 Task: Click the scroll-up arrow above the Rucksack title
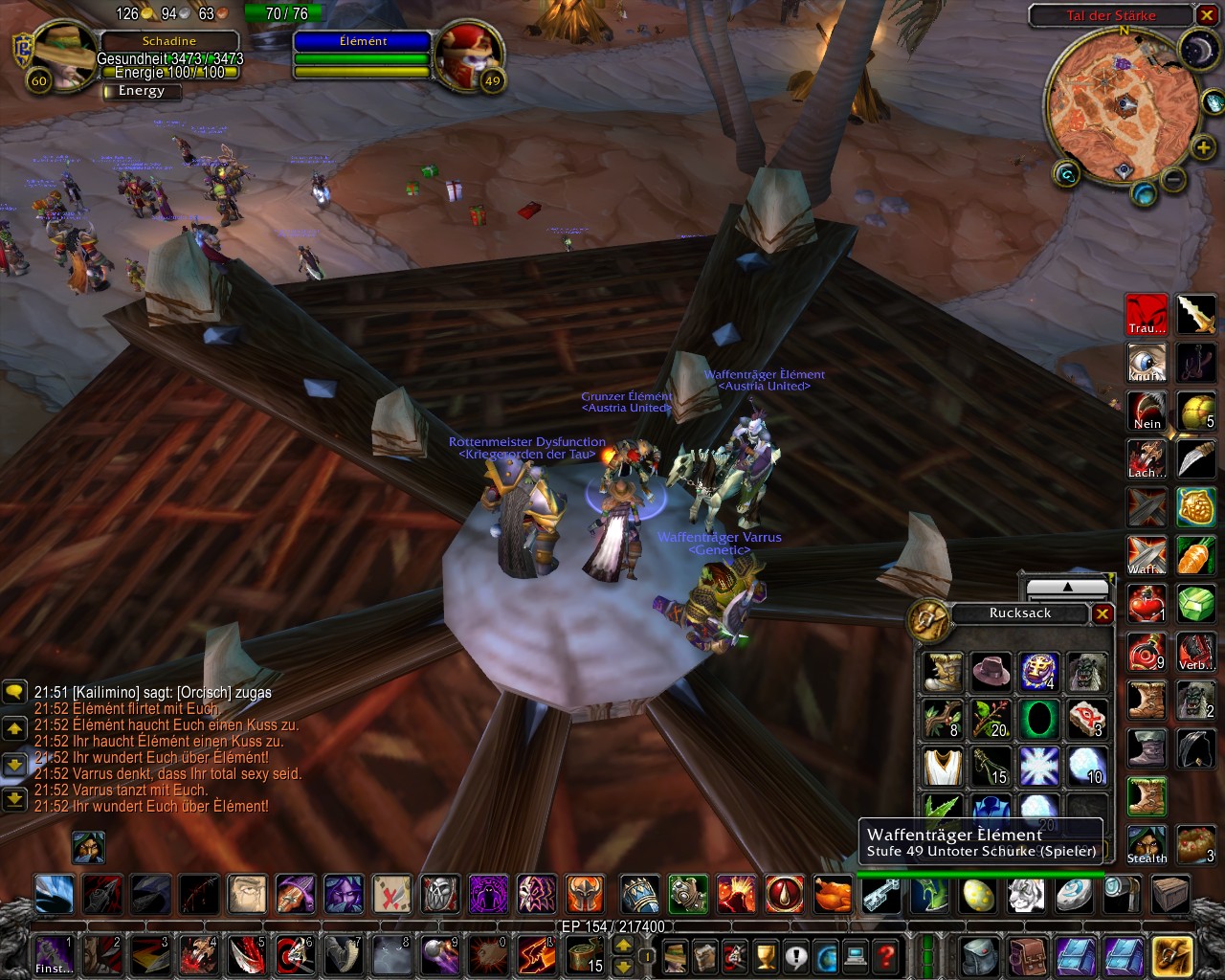(x=1068, y=587)
